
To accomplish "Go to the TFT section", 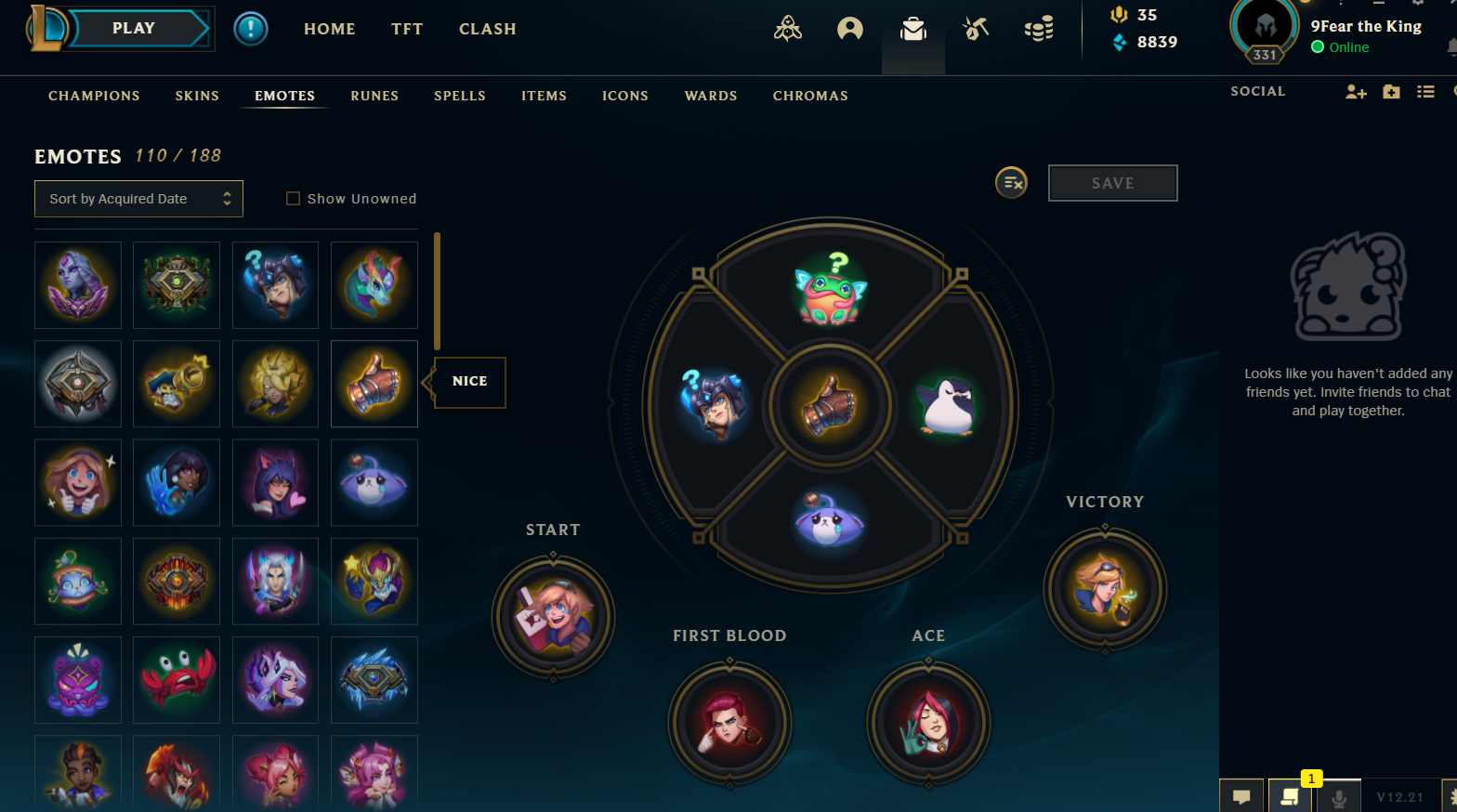I will click(x=407, y=29).
